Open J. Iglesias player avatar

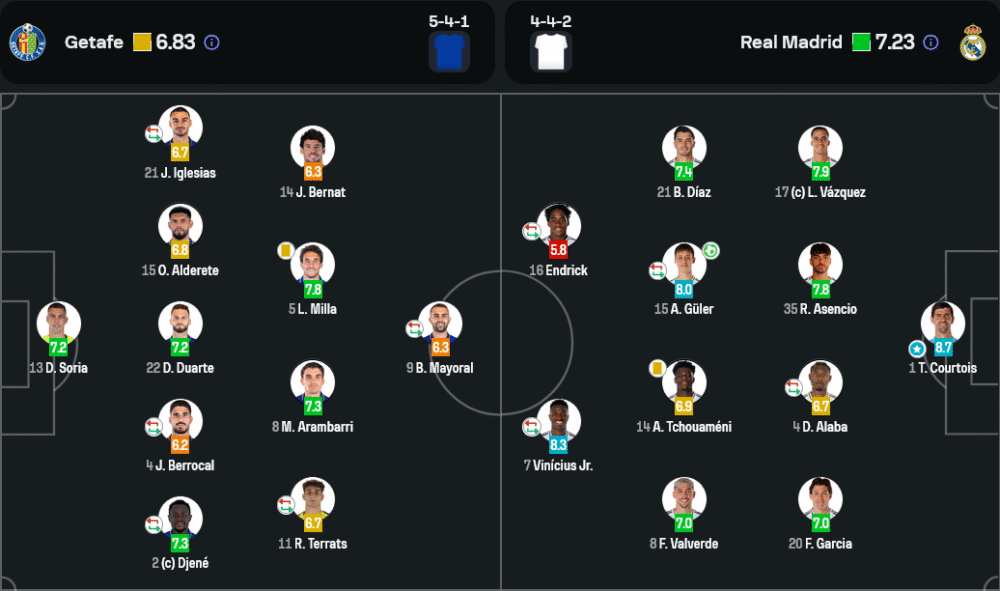pos(180,128)
